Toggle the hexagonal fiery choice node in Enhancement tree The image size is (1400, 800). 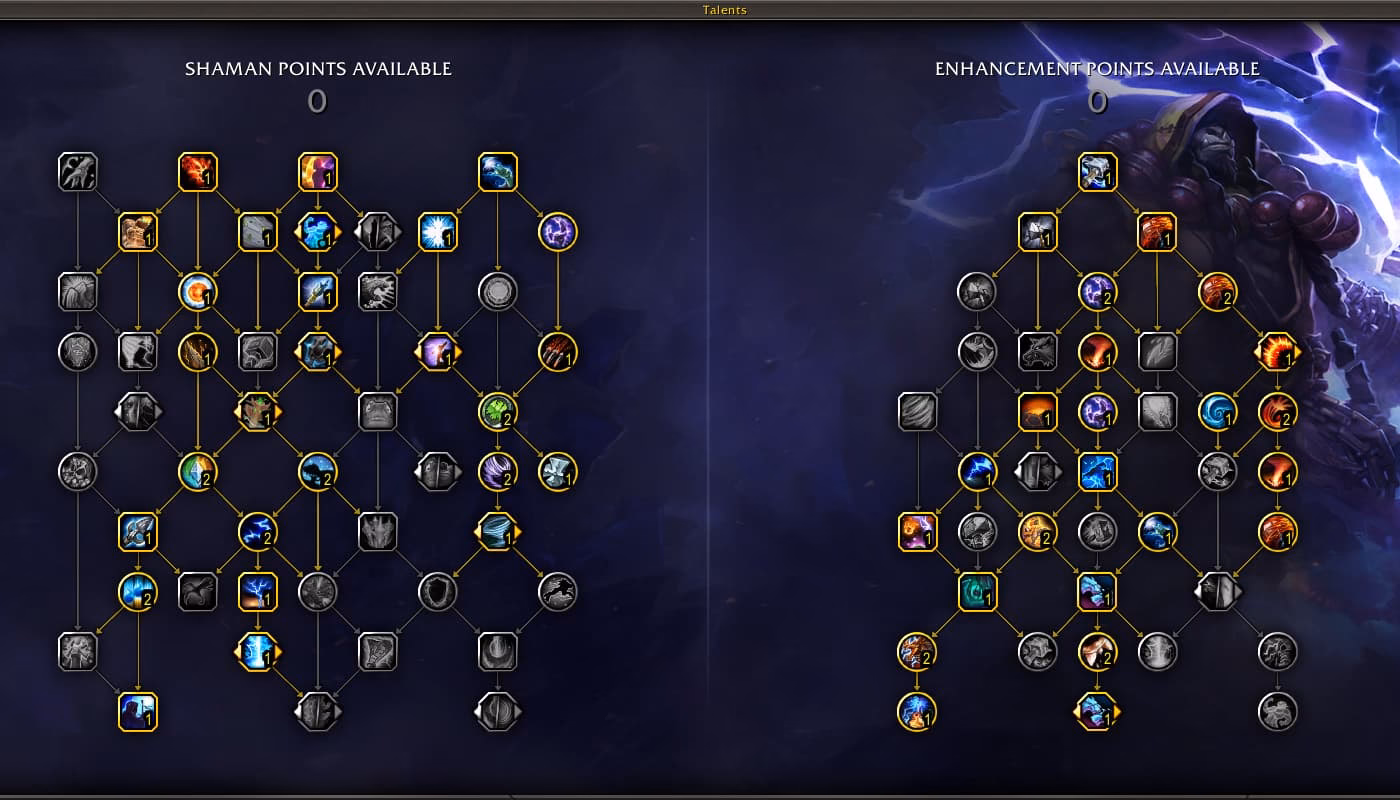[x=1277, y=351]
